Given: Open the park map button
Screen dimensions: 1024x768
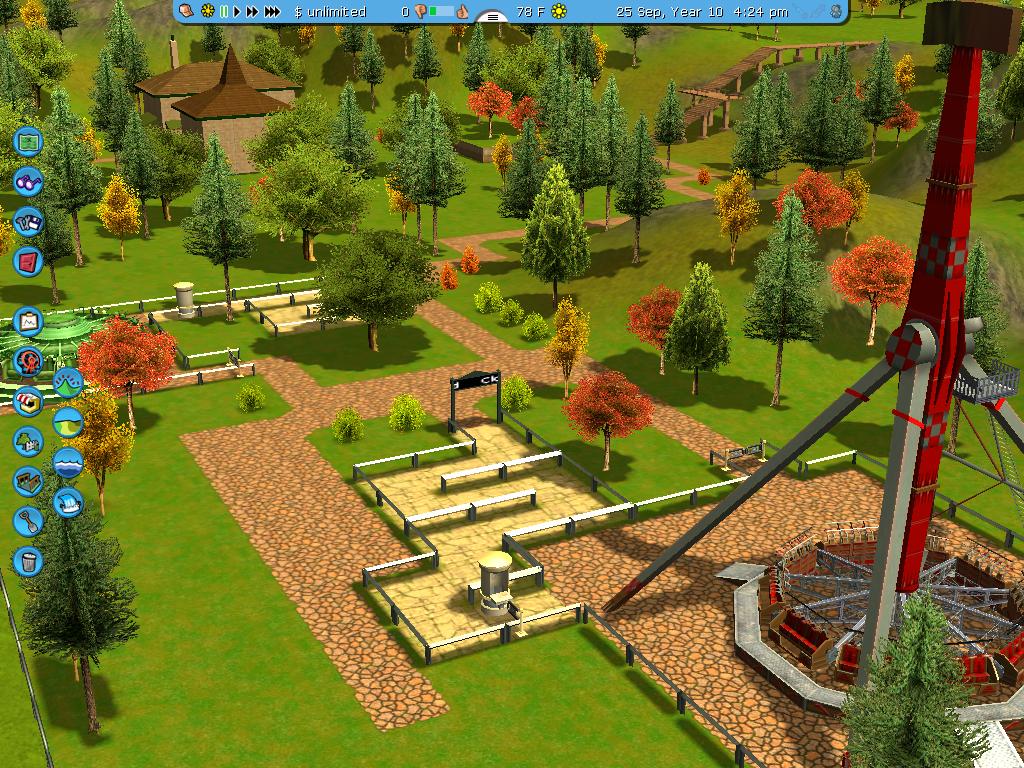Looking at the screenshot, I should (28, 141).
